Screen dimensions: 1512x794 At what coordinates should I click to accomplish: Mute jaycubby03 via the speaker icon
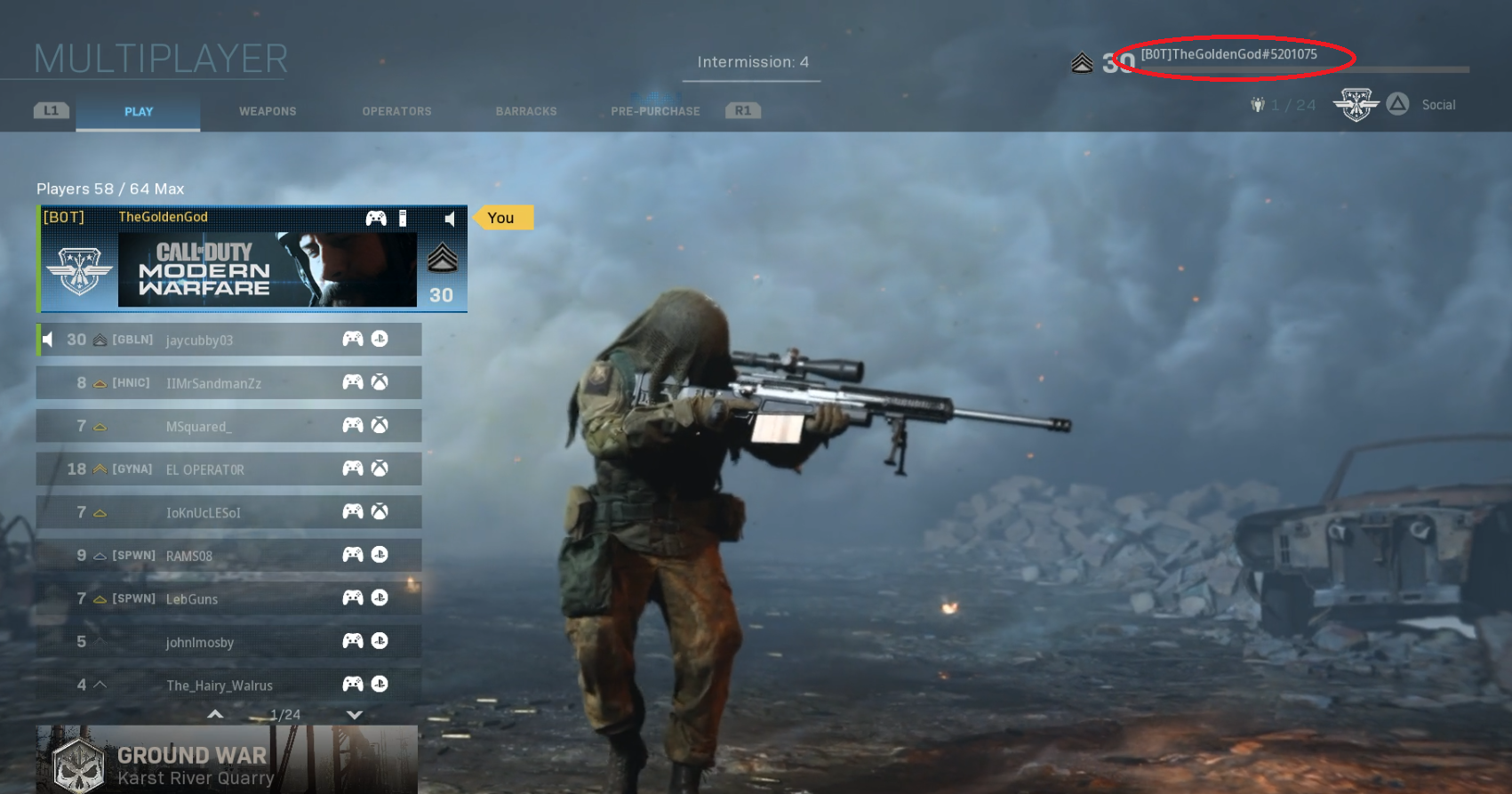[45, 339]
